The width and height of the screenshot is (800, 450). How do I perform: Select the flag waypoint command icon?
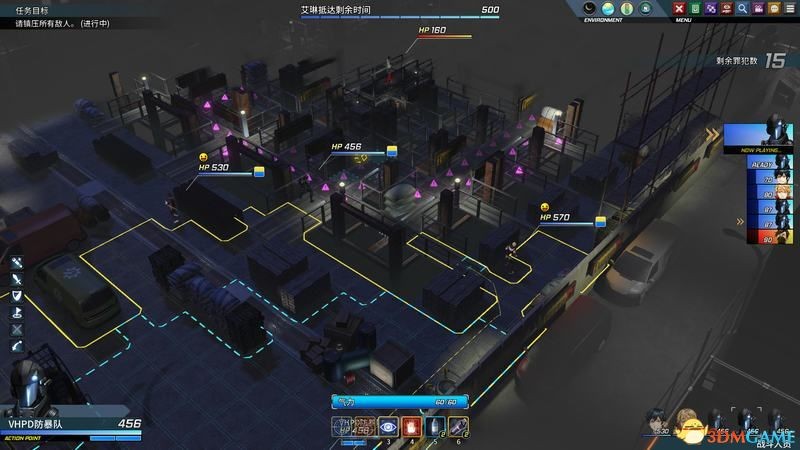pos(17,312)
